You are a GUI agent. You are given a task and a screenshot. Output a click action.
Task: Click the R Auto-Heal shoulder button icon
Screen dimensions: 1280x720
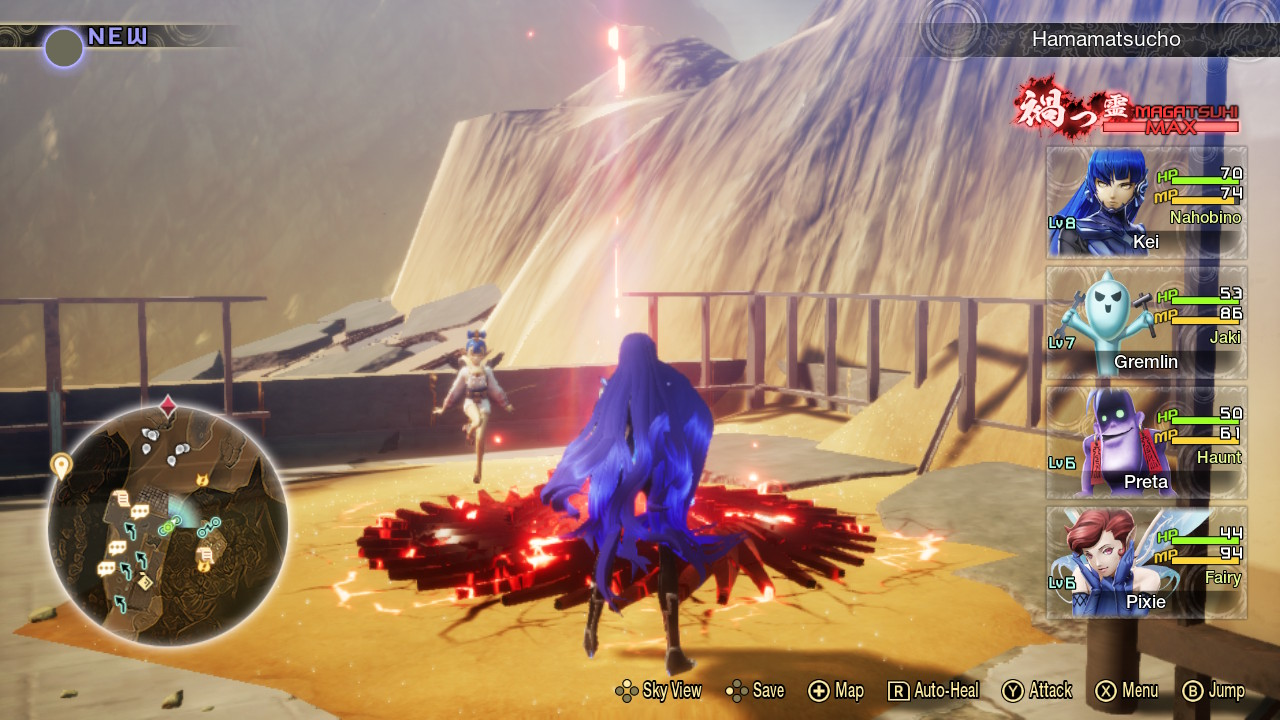(x=898, y=690)
